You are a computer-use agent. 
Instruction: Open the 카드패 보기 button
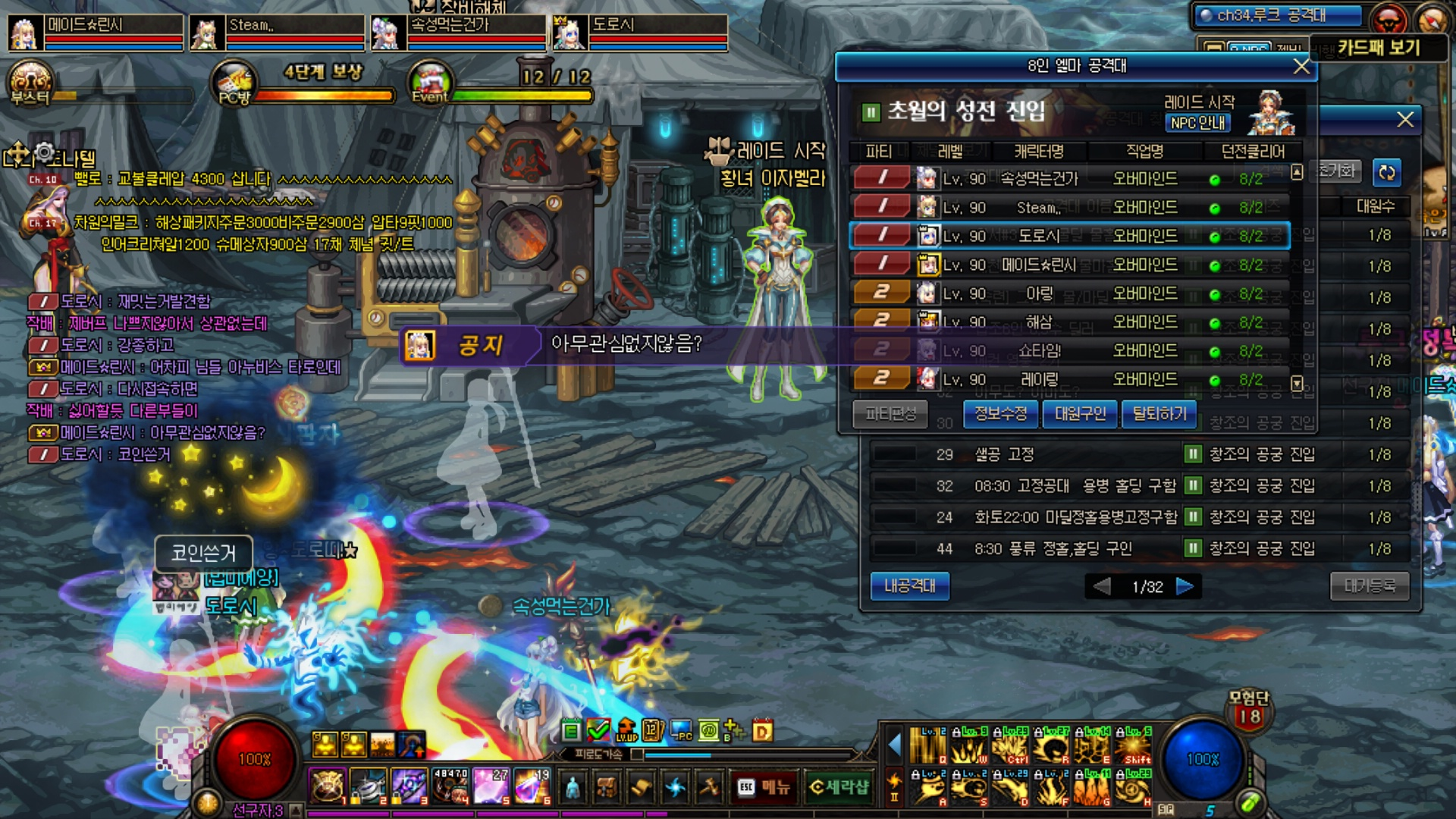1378,49
